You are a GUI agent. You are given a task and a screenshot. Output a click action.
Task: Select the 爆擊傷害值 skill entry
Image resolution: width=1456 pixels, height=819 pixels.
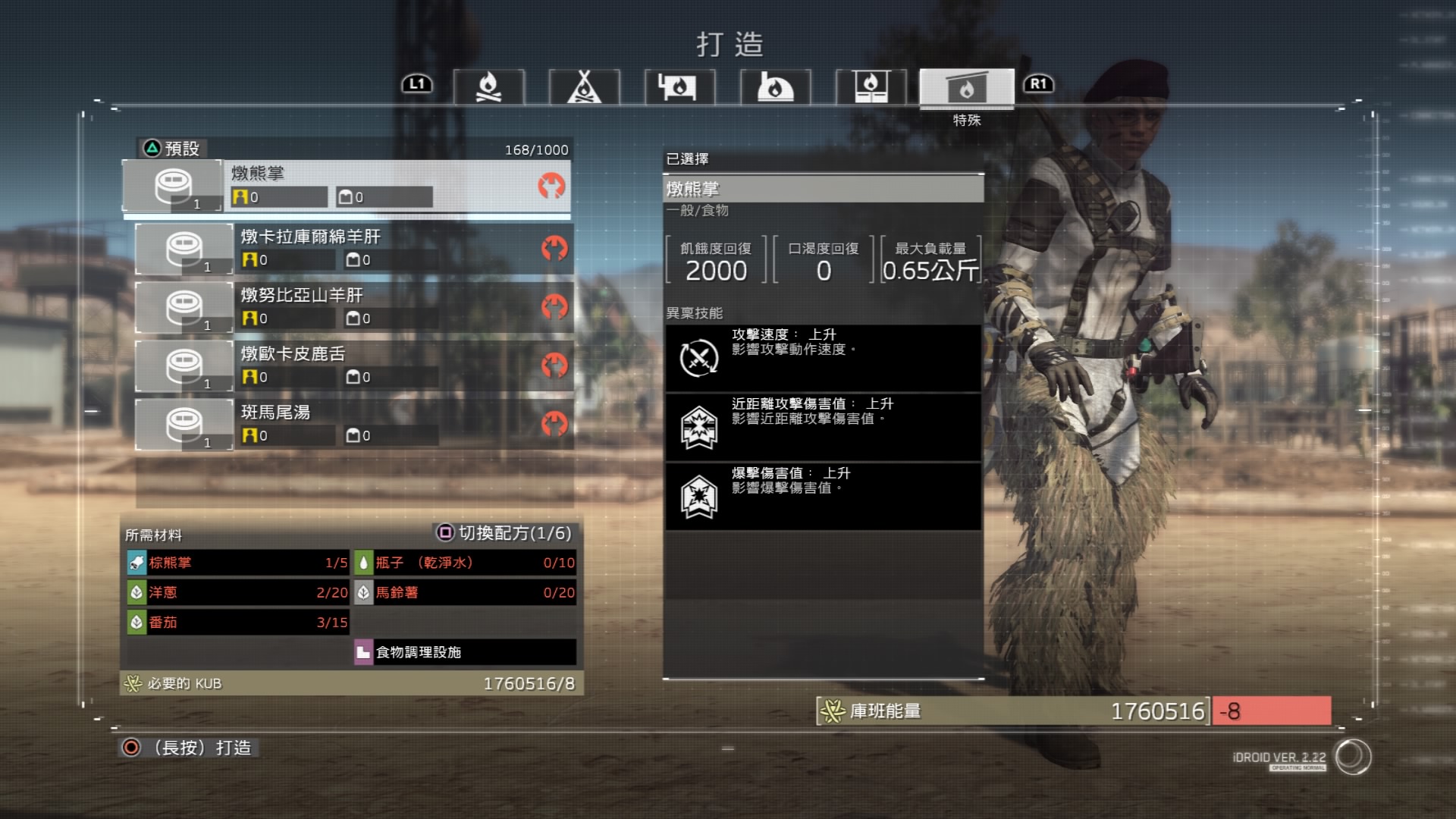coord(823,496)
